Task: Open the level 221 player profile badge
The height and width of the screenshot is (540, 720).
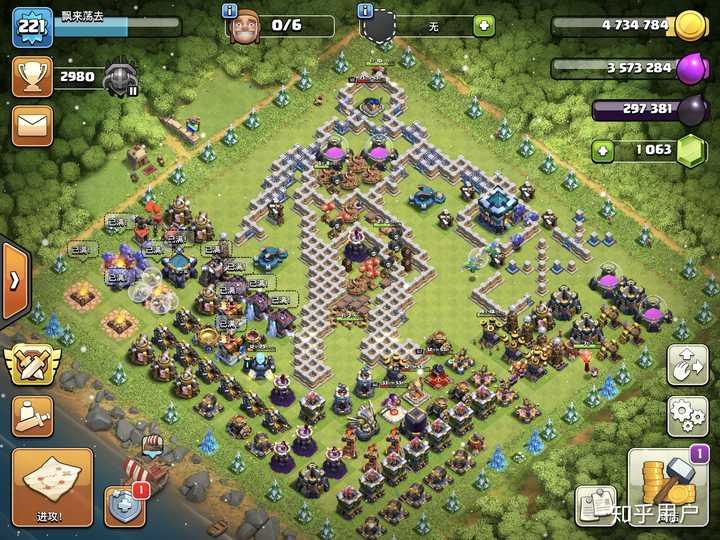Action: (32, 27)
